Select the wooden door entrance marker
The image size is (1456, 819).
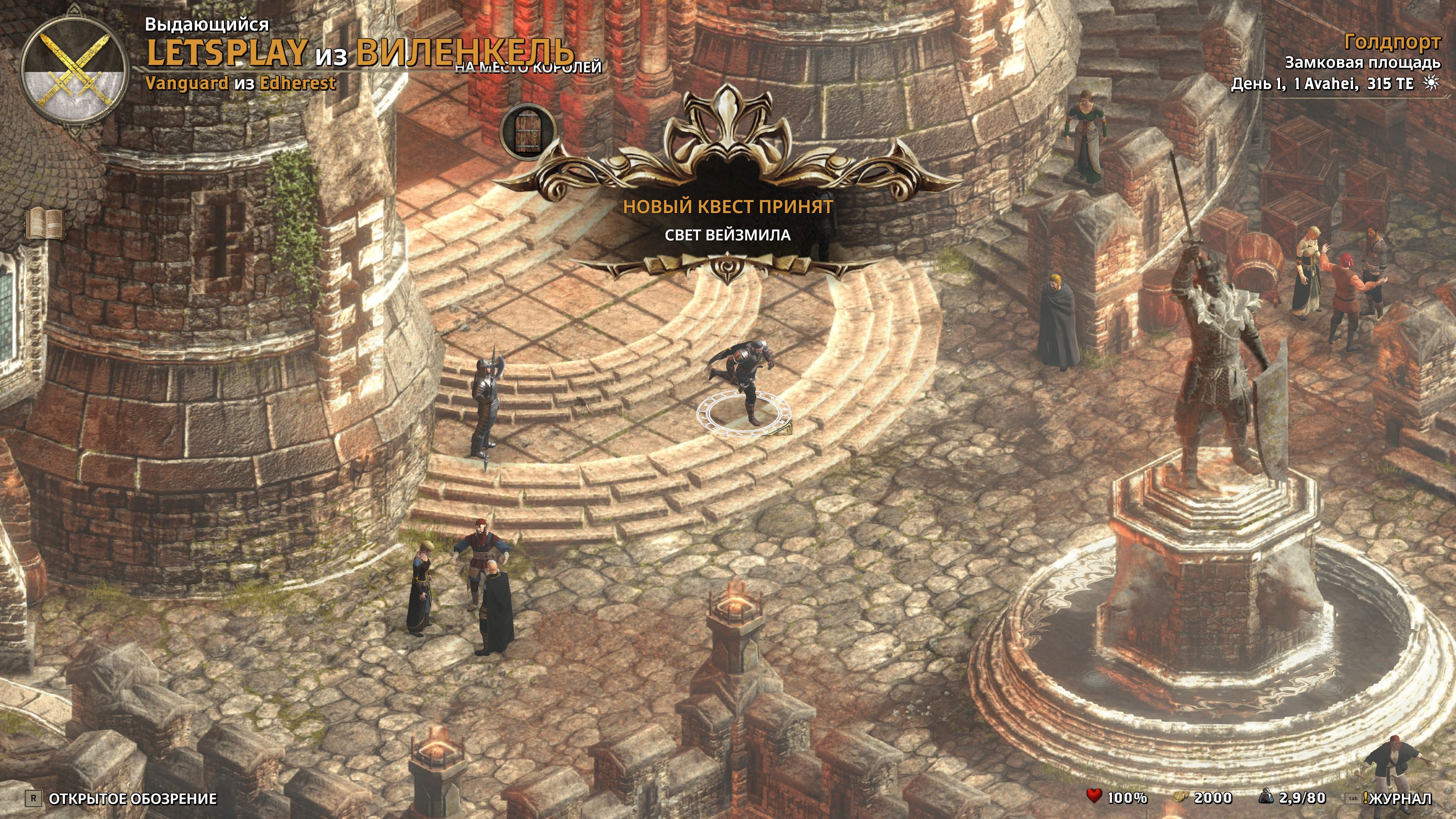(526, 132)
